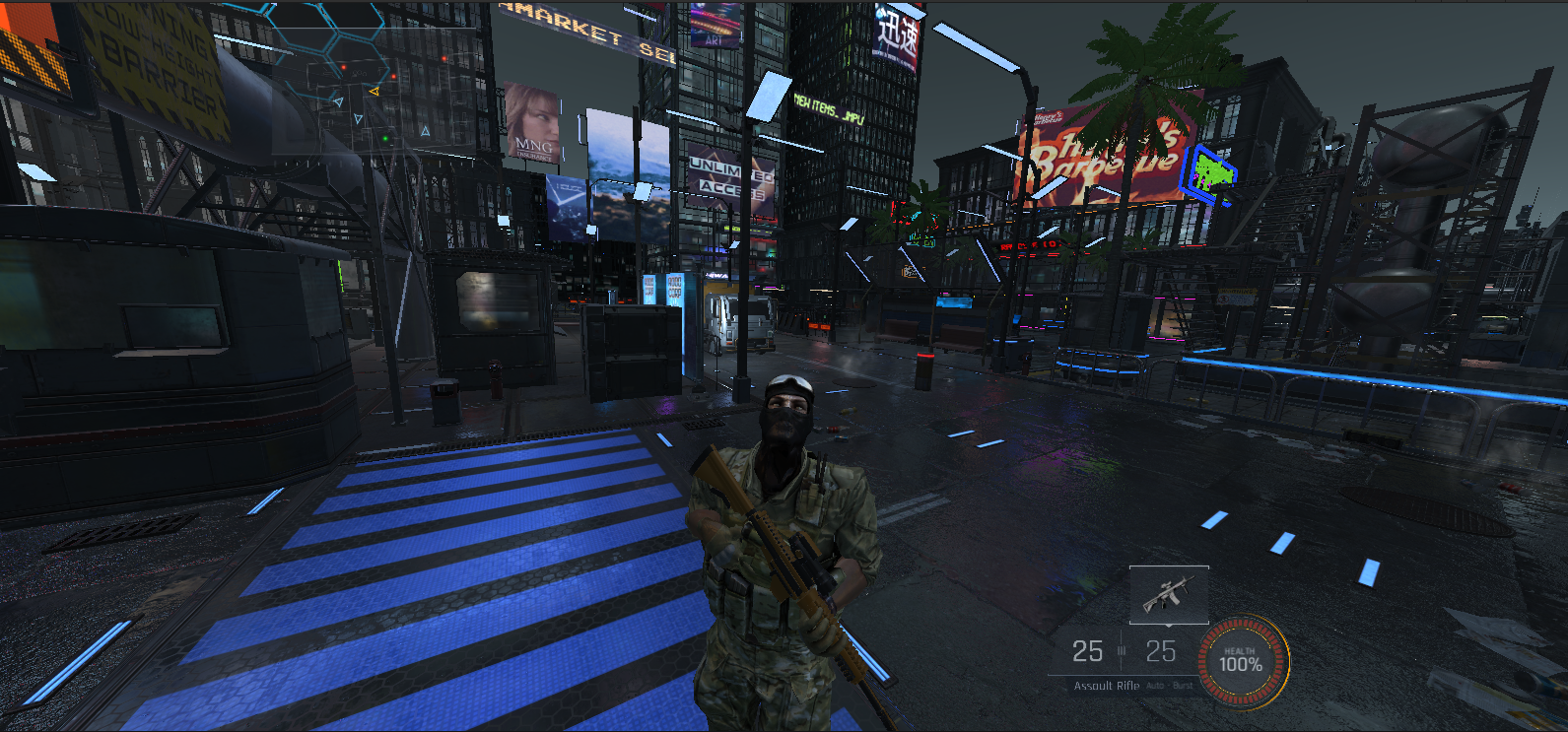Open the Auto · Burst fire mode selector
The height and width of the screenshot is (732, 1568).
click(1170, 685)
